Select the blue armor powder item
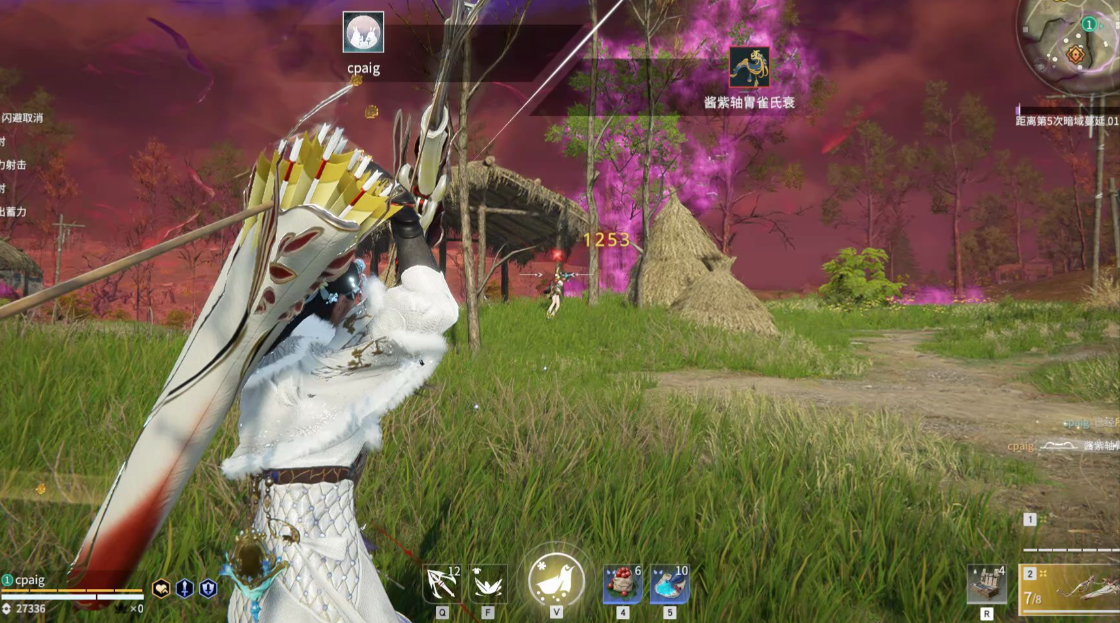The width and height of the screenshot is (1120, 623). click(669, 584)
